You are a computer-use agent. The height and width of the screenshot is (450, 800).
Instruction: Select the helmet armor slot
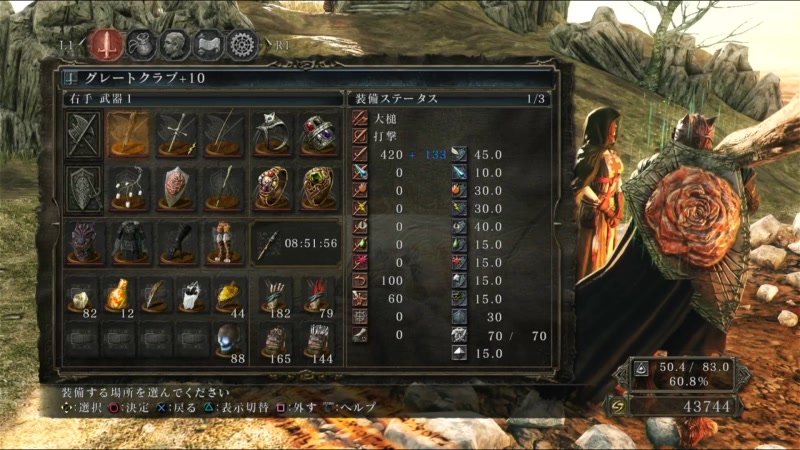coord(84,242)
